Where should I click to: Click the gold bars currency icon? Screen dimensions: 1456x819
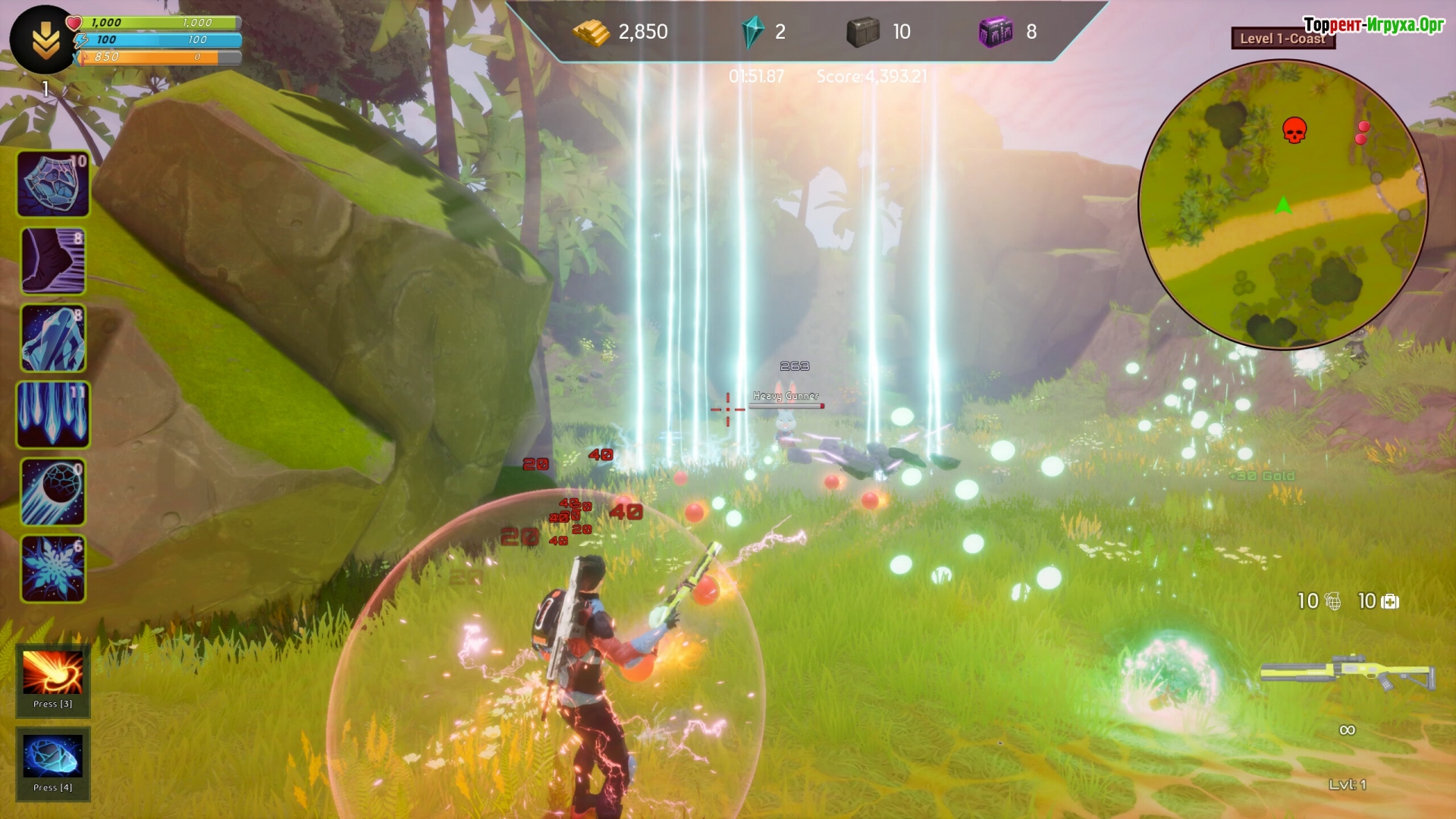tap(591, 32)
